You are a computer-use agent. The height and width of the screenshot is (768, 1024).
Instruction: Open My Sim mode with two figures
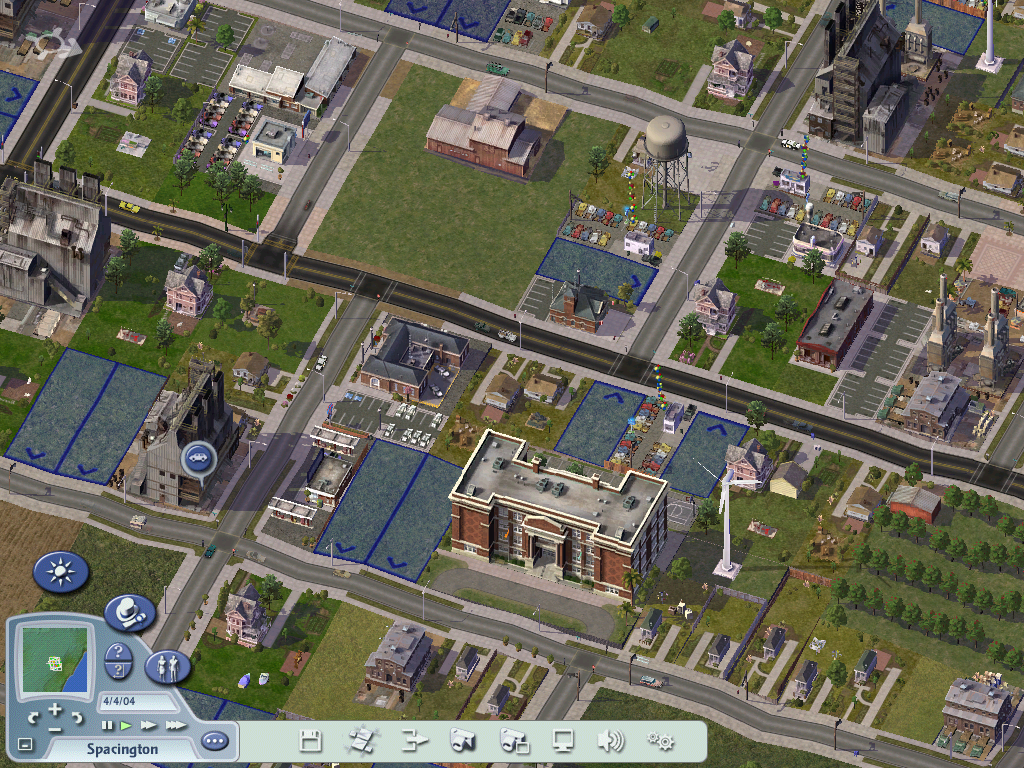click(x=167, y=666)
